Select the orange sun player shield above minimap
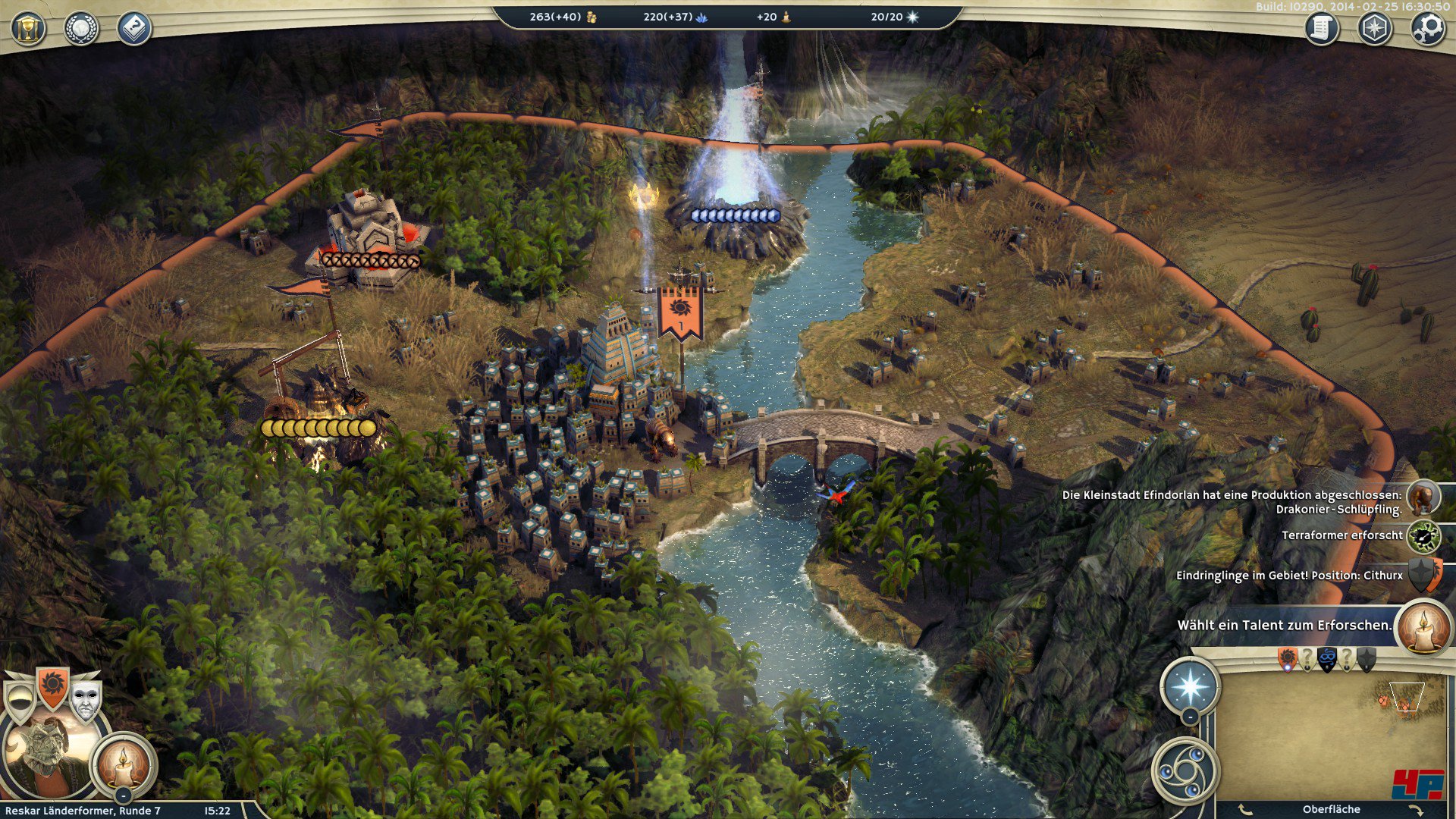Image resolution: width=1456 pixels, height=819 pixels. tap(1288, 659)
